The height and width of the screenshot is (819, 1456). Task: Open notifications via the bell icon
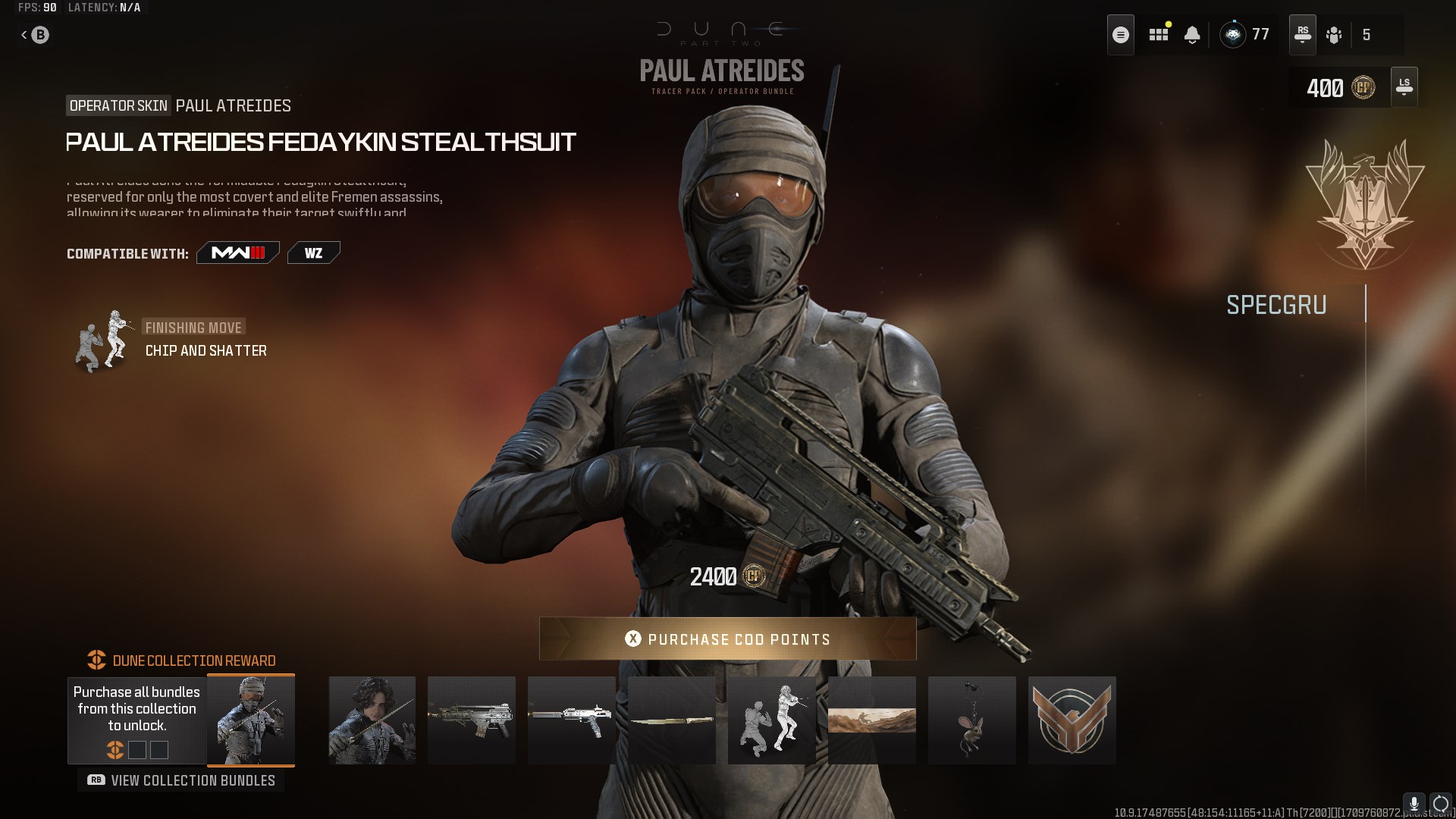pos(1193,34)
